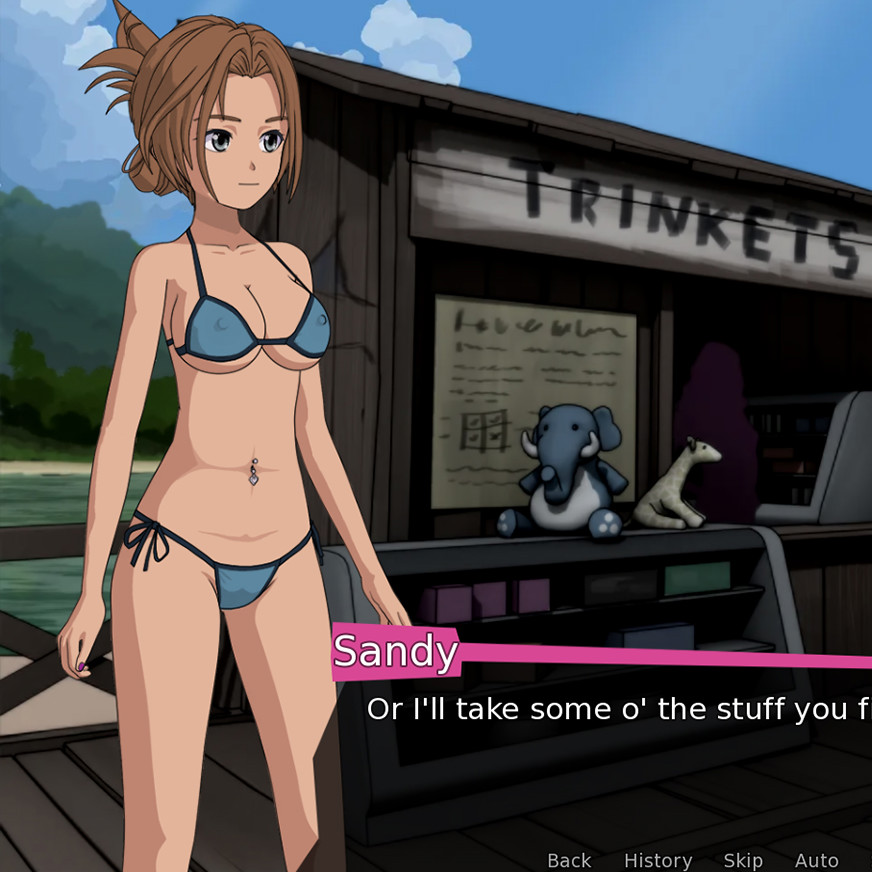872x872 pixels.
Task: Enable Auto dialogue advance
Action: [816, 860]
